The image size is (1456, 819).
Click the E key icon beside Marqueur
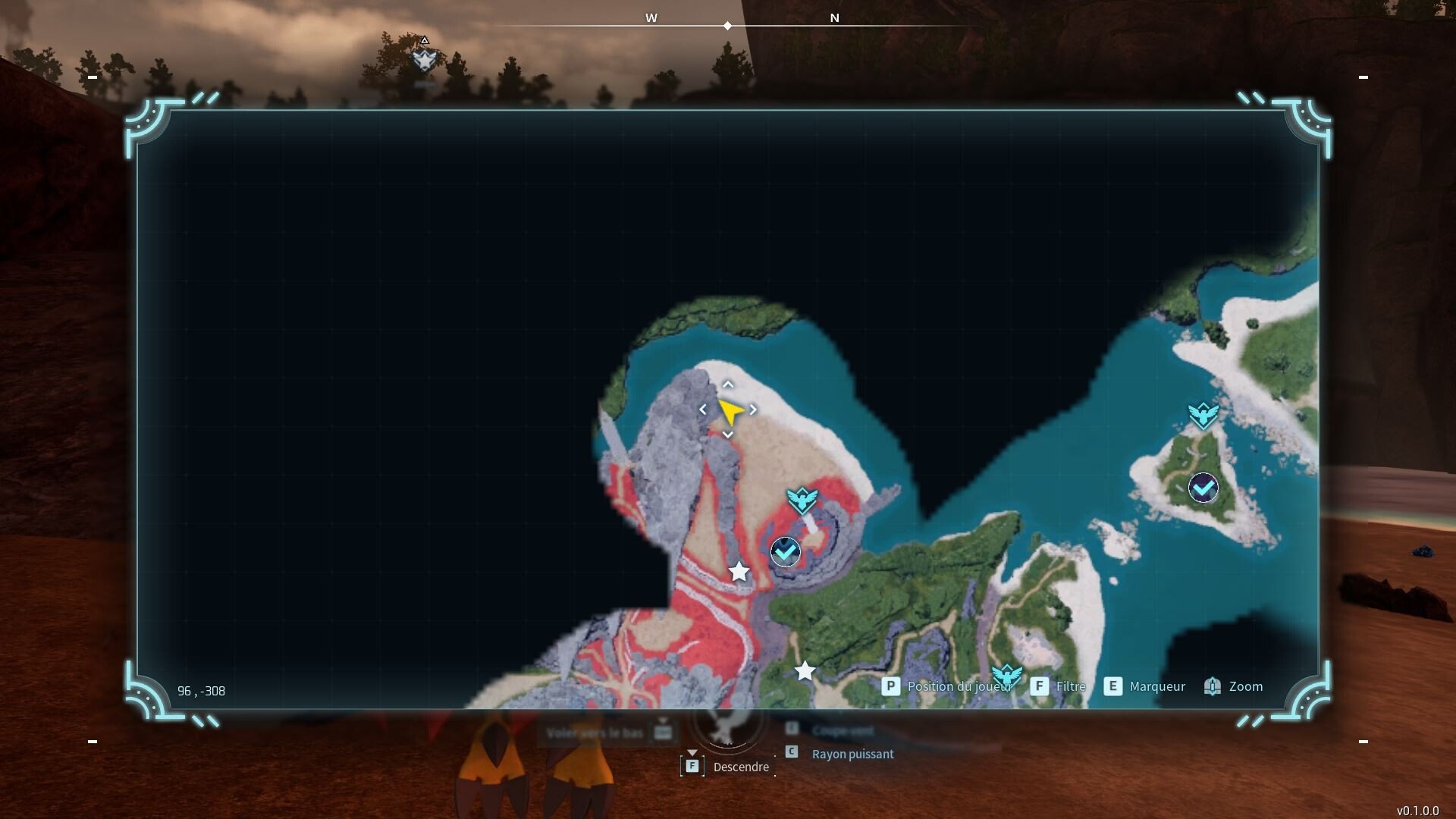pyautogui.click(x=1112, y=686)
